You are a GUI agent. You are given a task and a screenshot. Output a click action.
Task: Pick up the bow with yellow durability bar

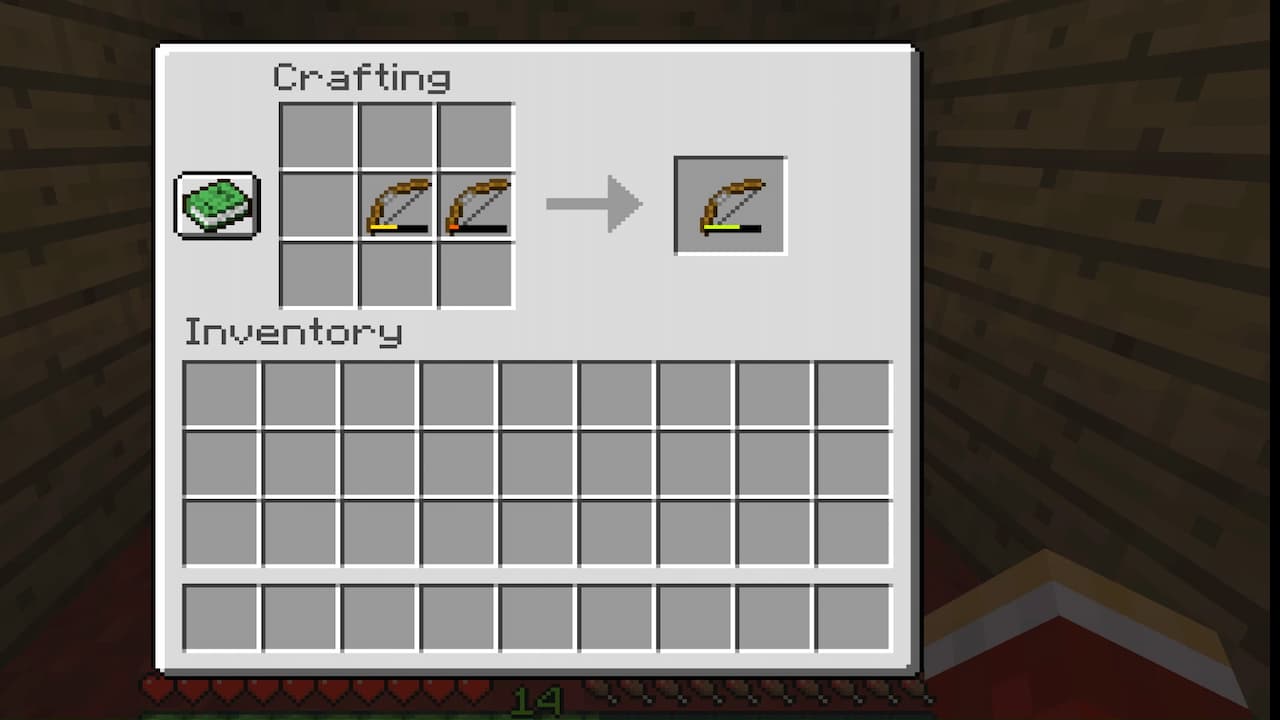395,205
